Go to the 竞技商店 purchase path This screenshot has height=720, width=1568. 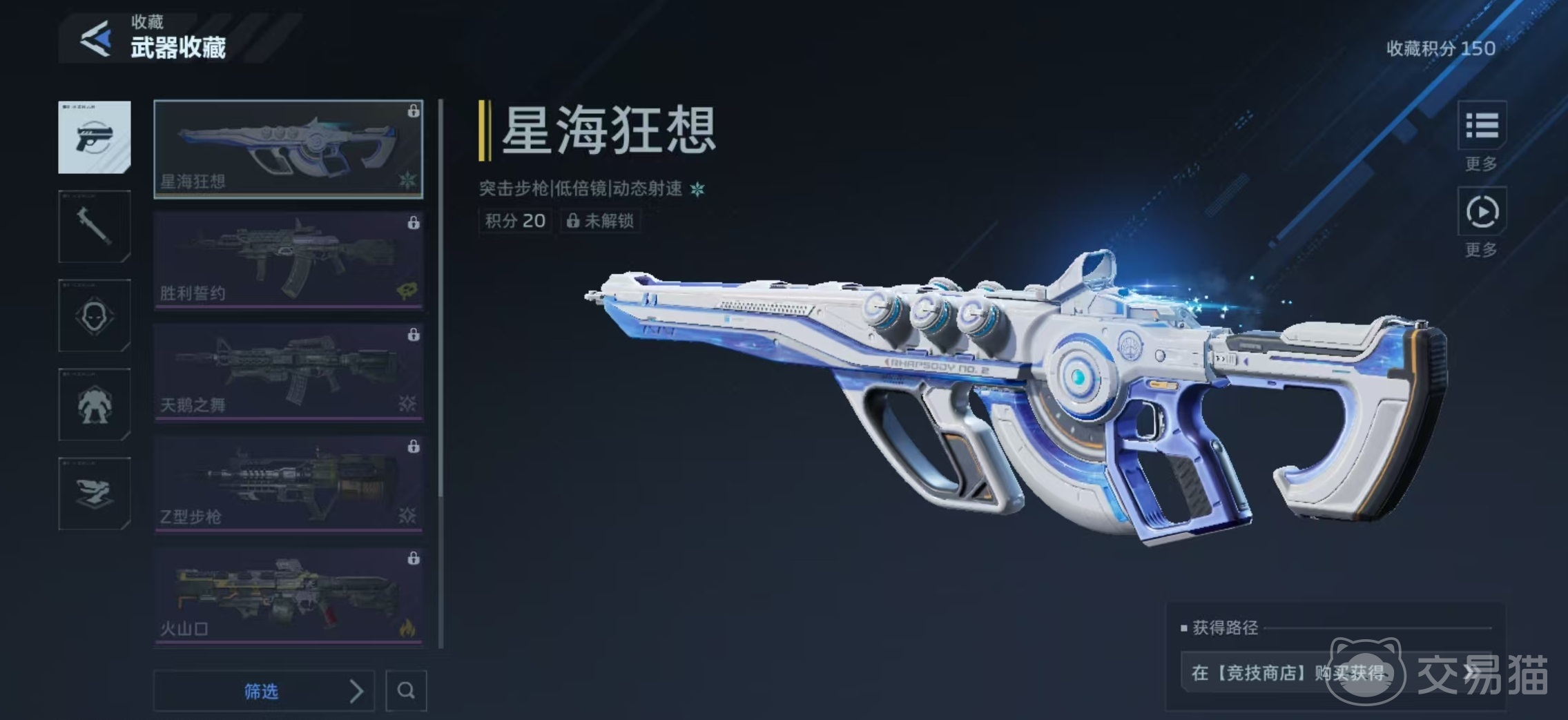pos(1333,672)
